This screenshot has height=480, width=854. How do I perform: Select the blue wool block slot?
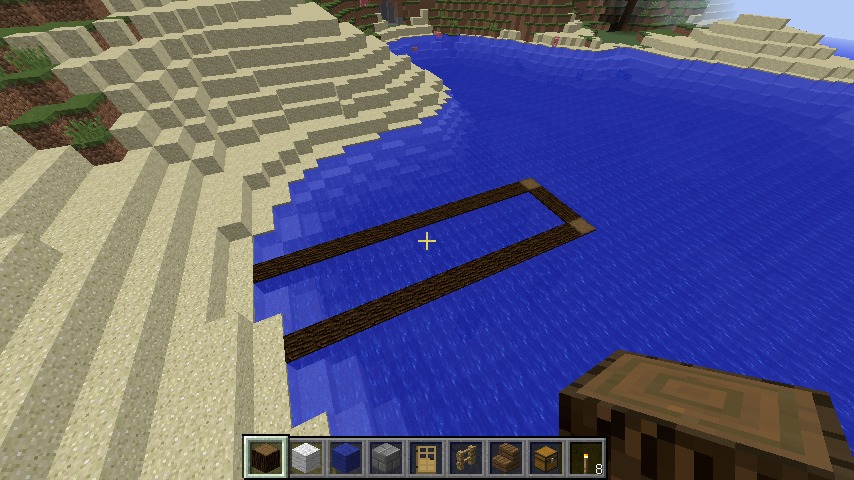pyautogui.click(x=347, y=458)
